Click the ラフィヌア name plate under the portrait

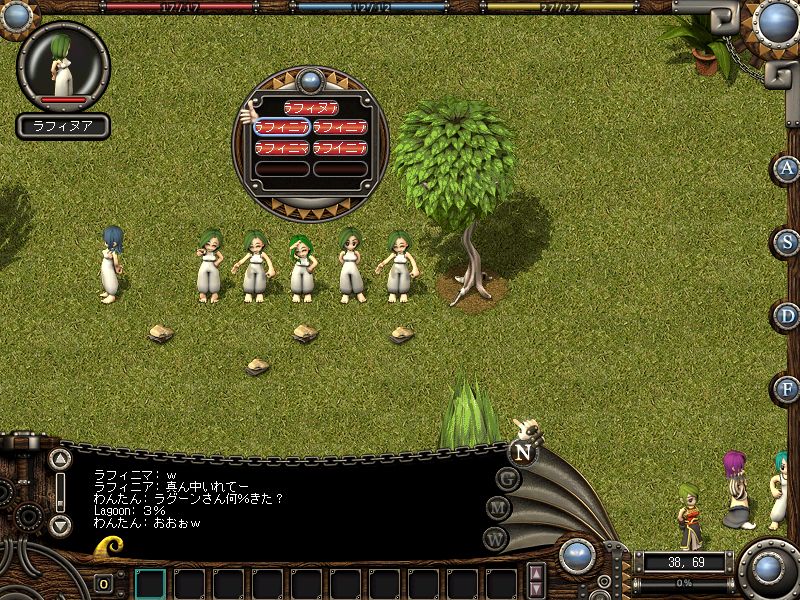pos(63,127)
